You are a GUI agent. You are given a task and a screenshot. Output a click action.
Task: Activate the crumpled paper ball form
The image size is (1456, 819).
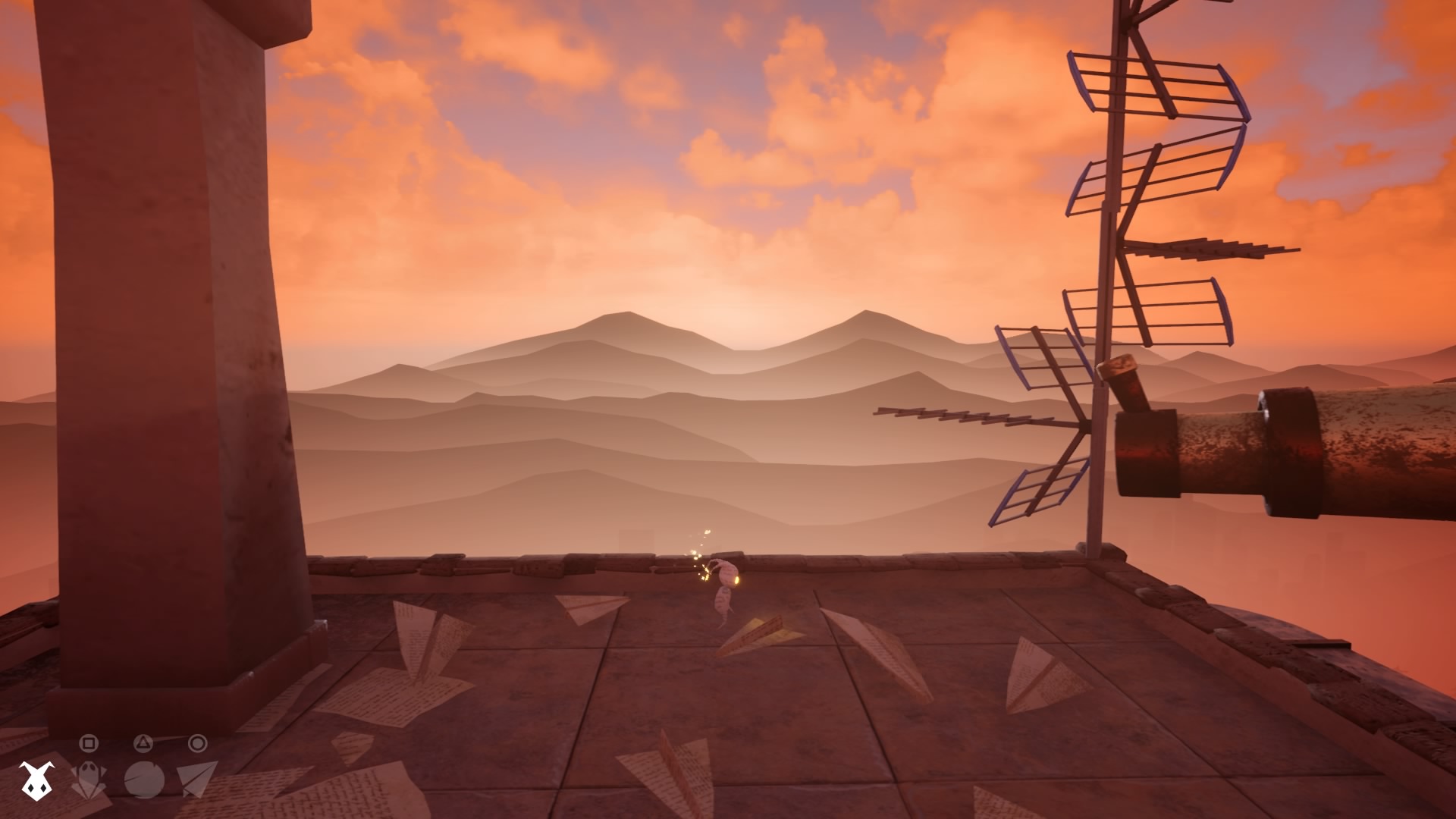click(x=144, y=780)
